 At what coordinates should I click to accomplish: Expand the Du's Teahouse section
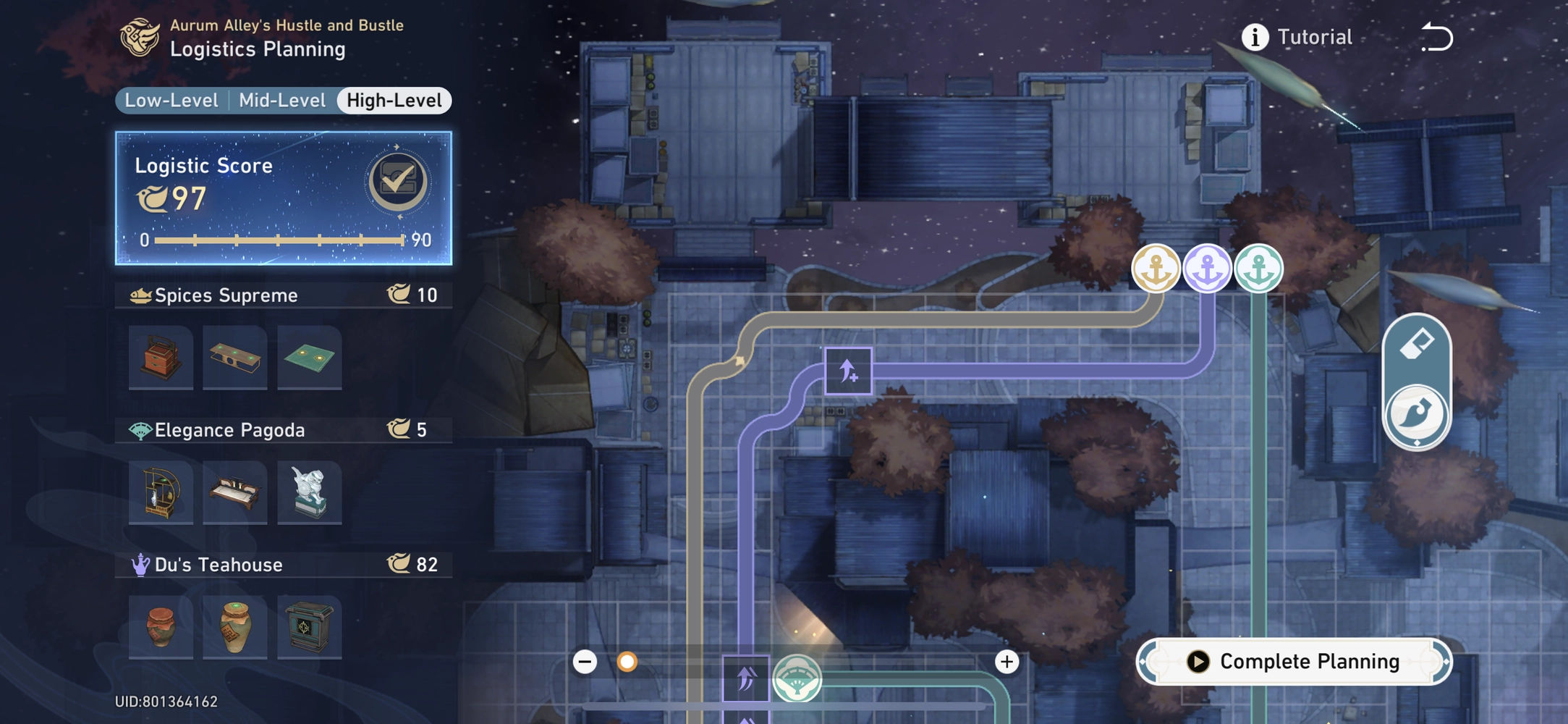(x=282, y=564)
